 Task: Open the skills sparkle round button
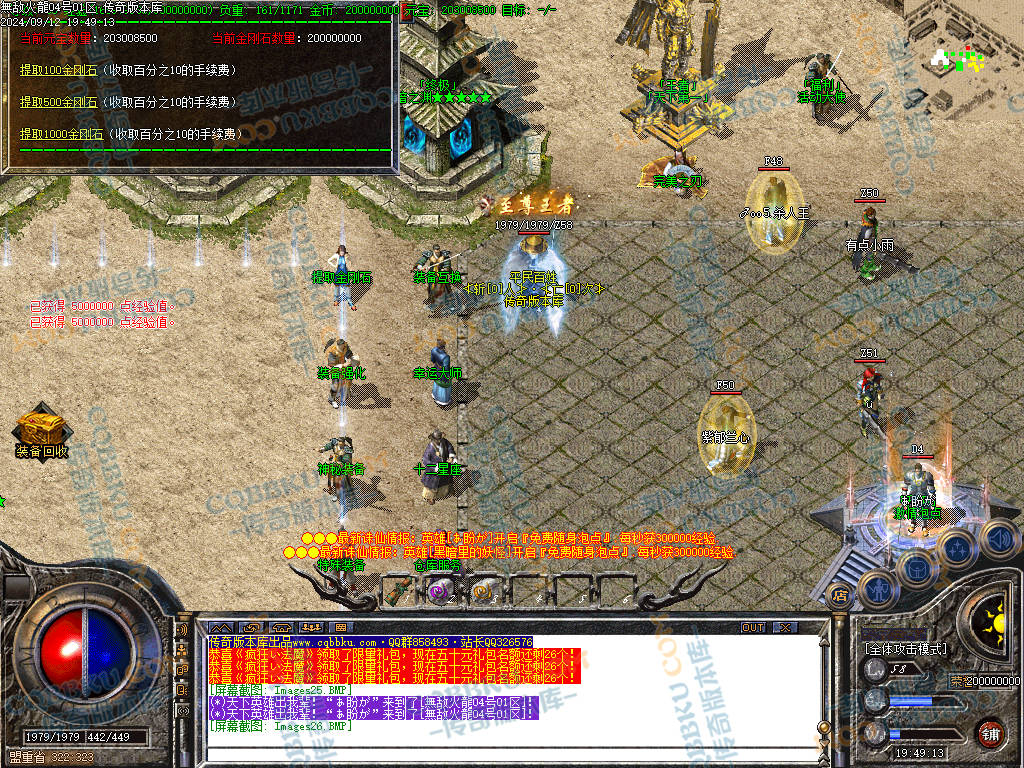pos(957,549)
